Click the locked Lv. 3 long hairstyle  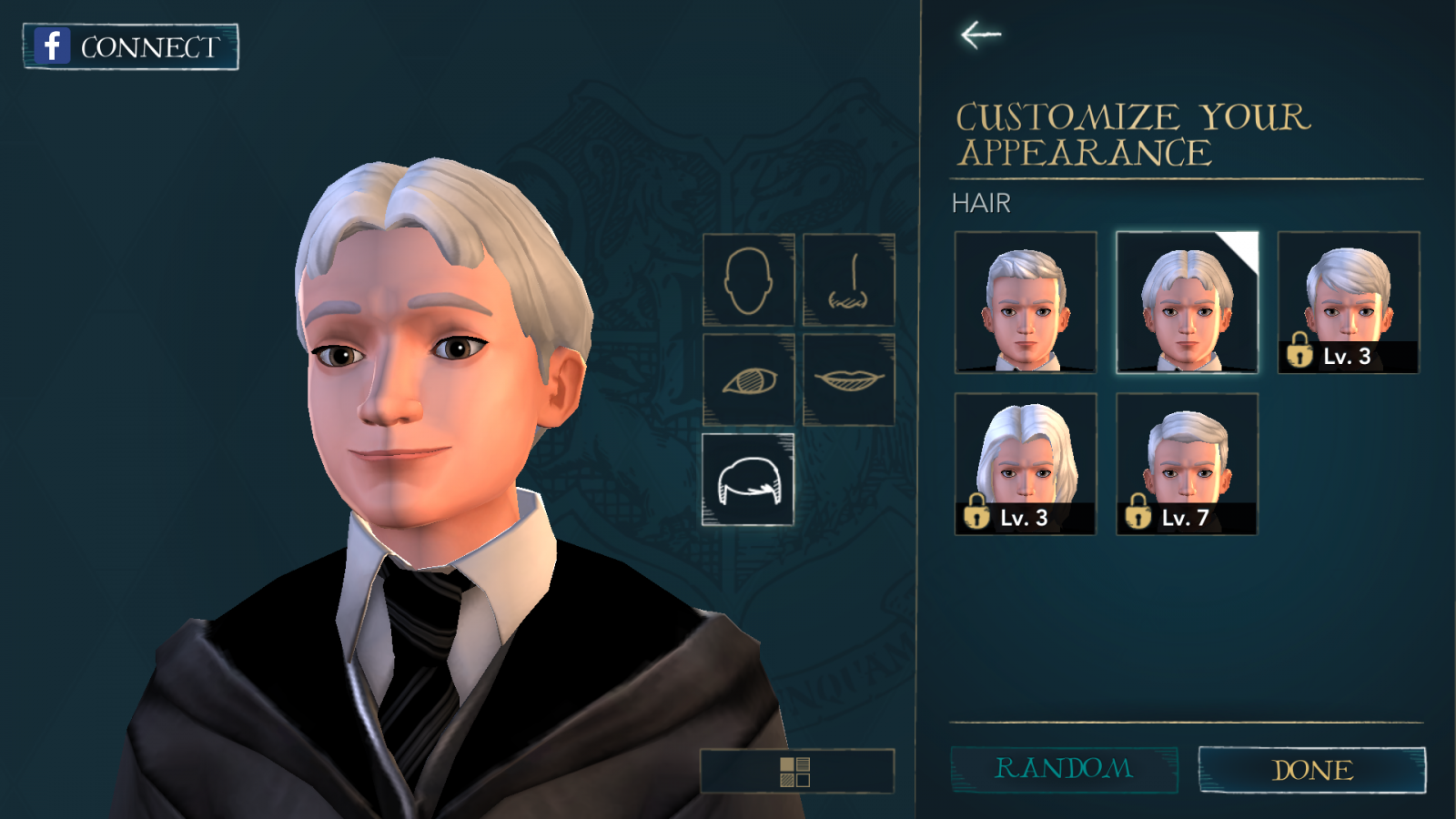pyautogui.click(x=1026, y=463)
